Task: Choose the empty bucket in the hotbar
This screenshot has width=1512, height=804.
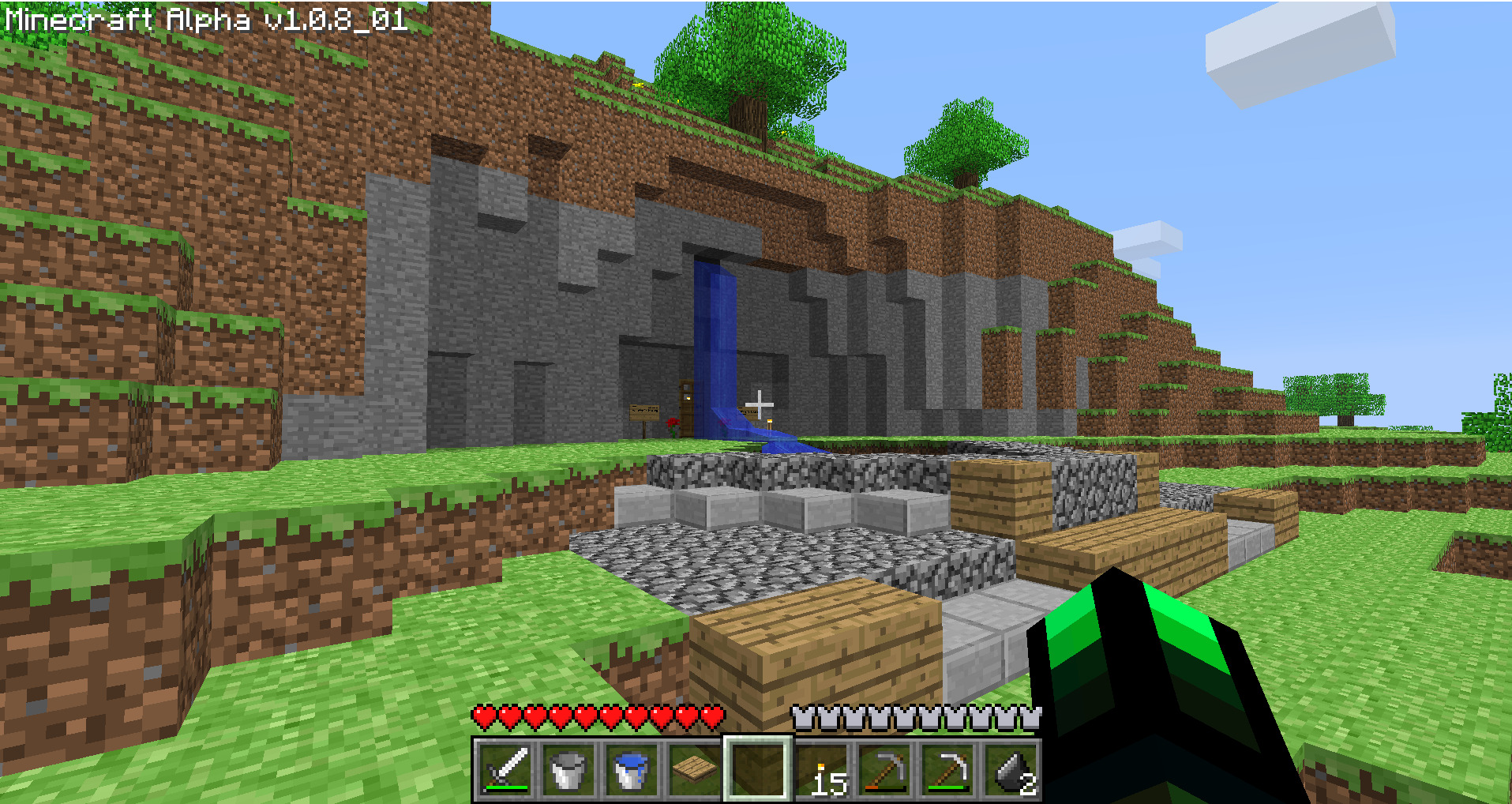Action: (568, 769)
